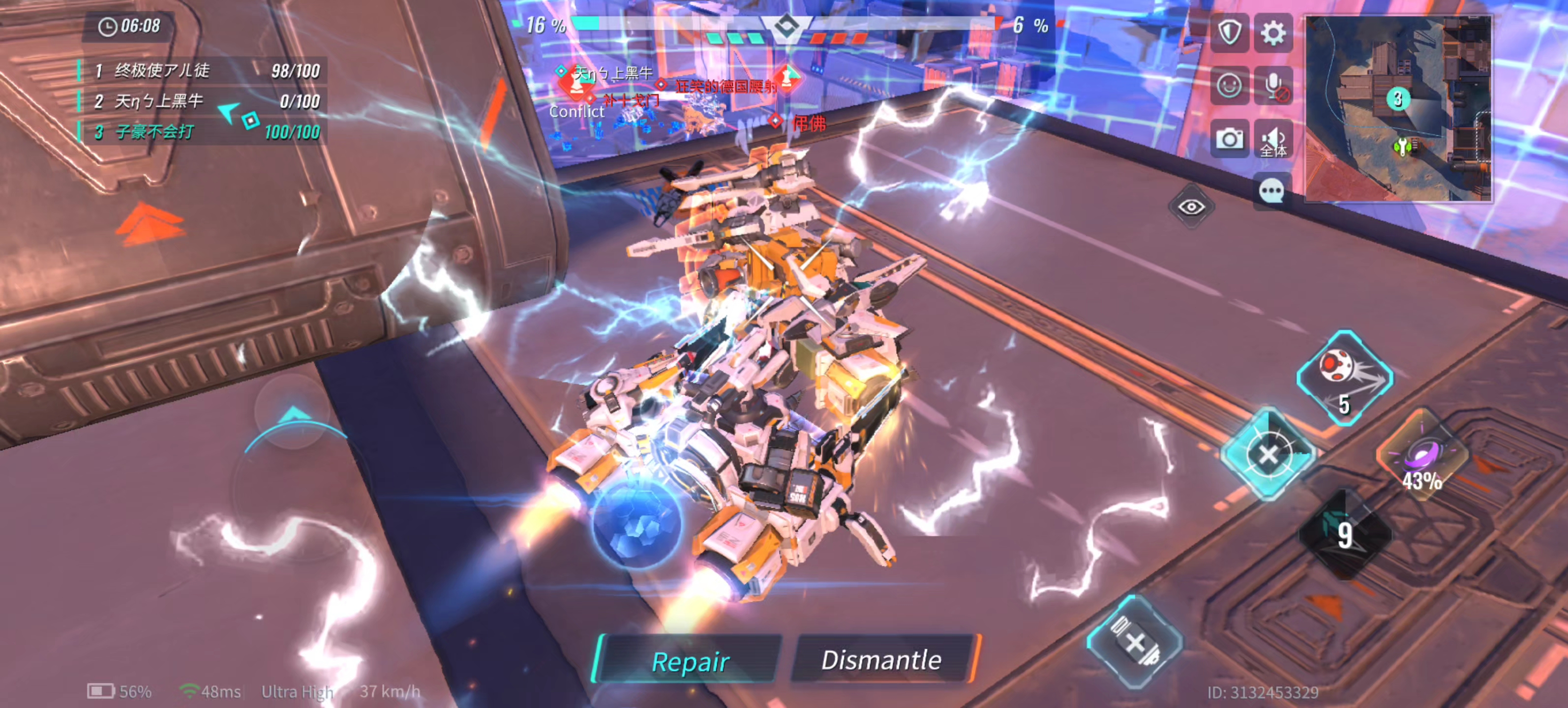The width and height of the screenshot is (1568, 708).
Task: Activate the repair kit plus button
Action: coord(1135,642)
